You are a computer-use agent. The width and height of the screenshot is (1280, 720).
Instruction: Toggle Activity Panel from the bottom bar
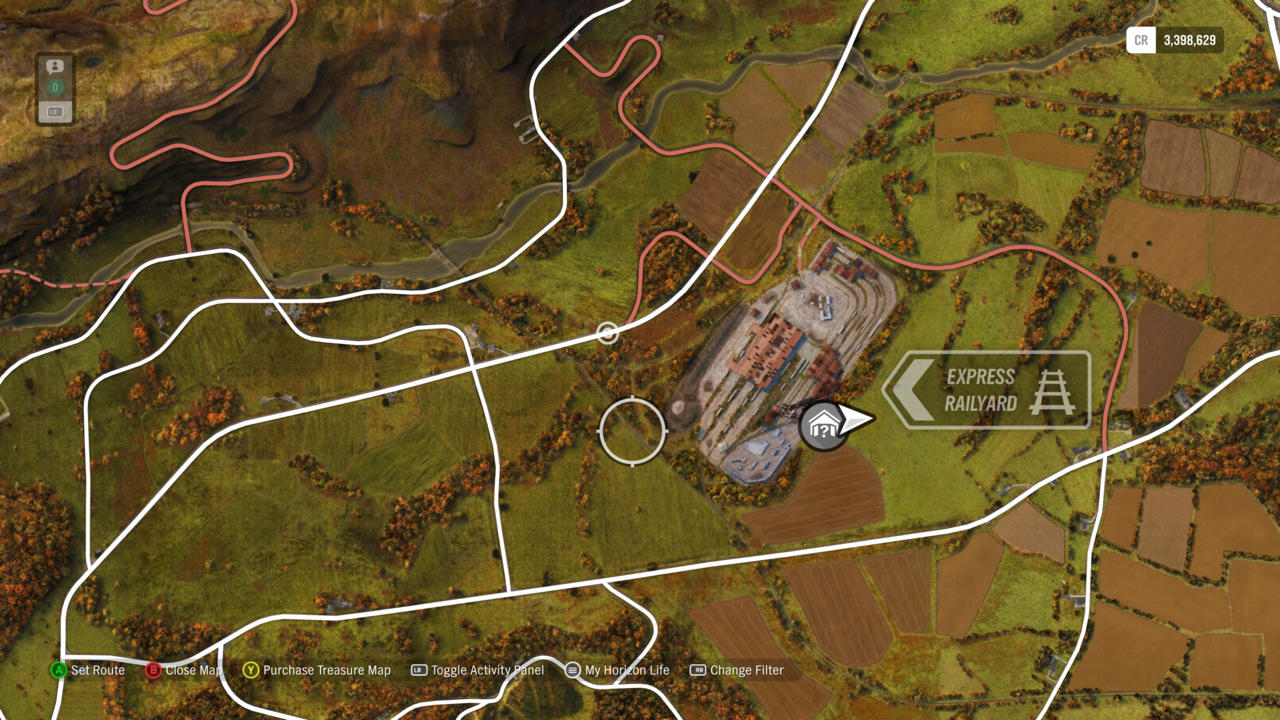(478, 670)
